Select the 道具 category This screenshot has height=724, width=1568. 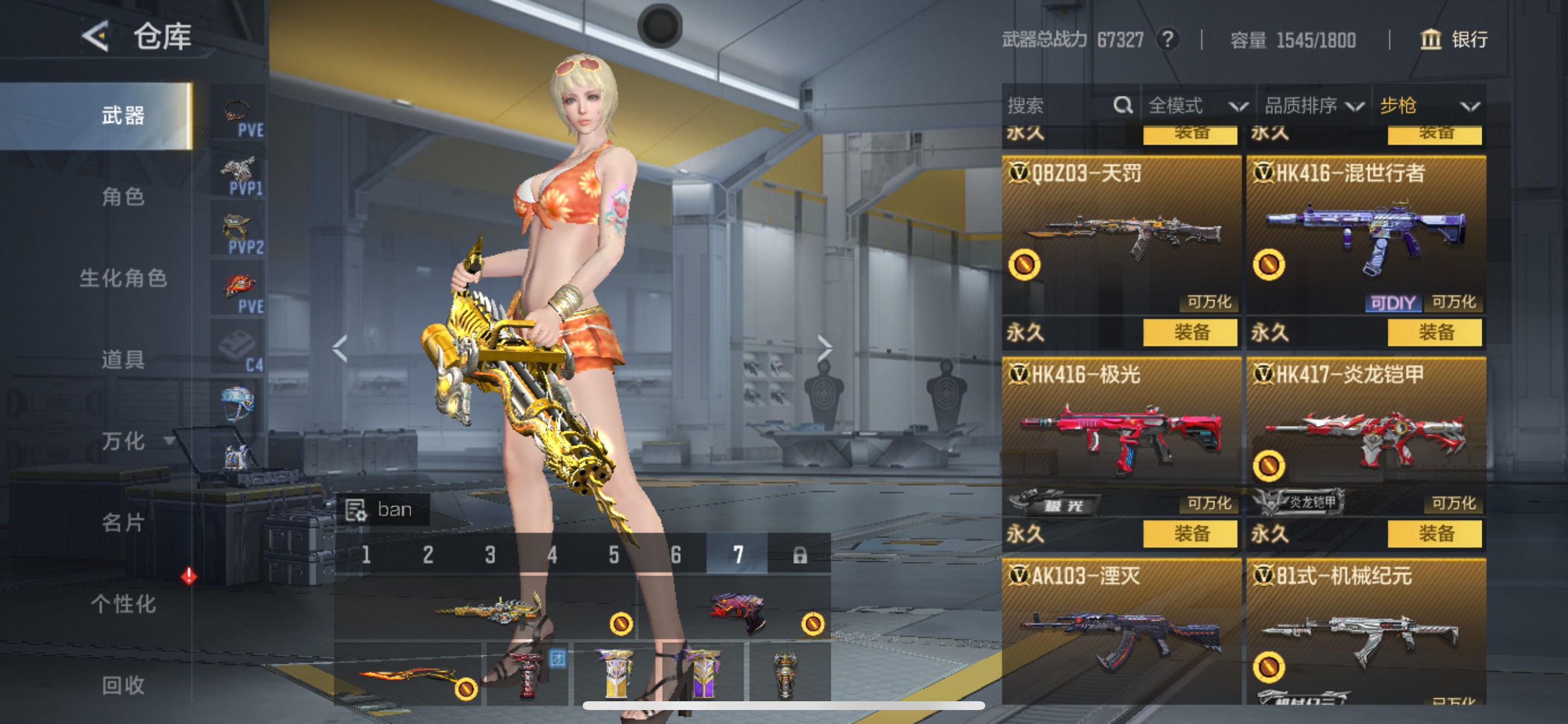[123, 360]
